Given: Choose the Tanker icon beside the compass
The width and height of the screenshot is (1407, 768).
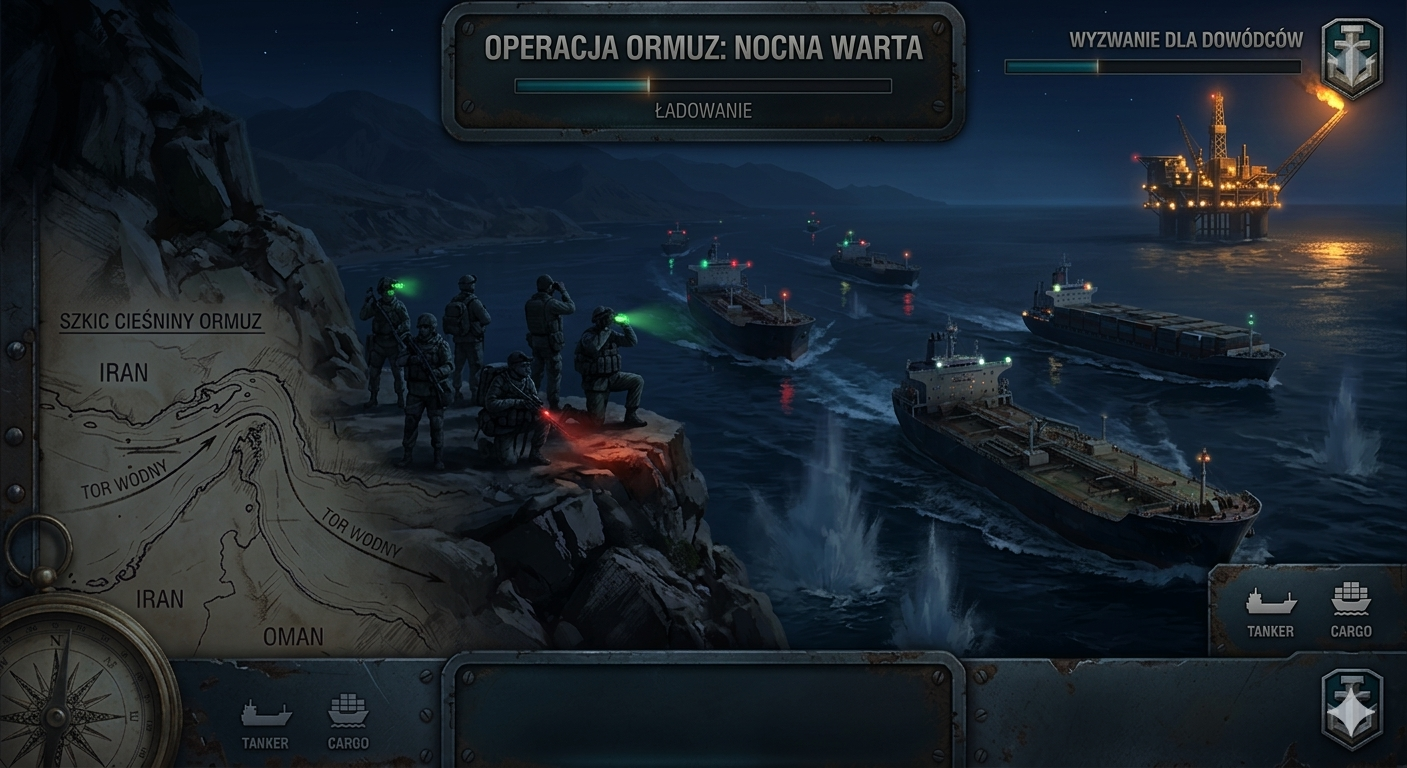Looking at the screenshot, I should click(266, 722).
